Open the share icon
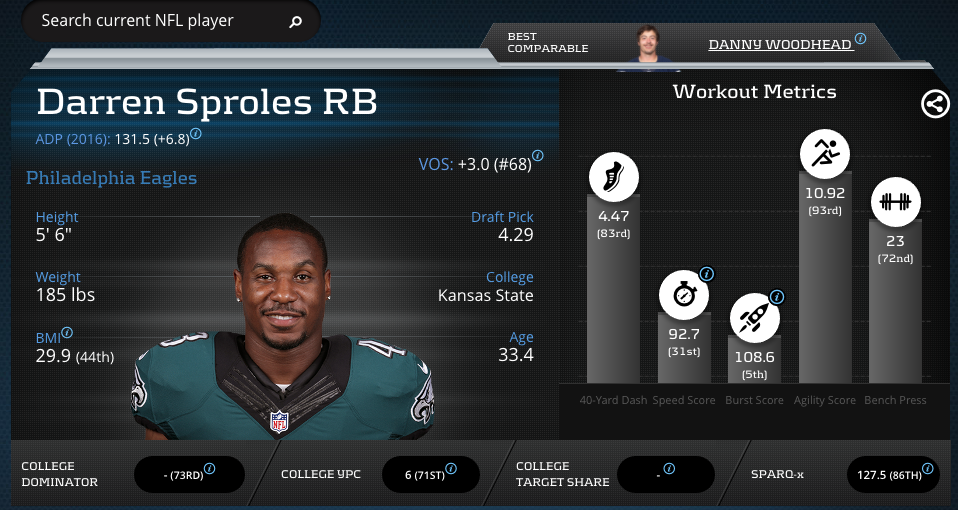The width and height of the screenshot is (958, 510). [935, 104]
